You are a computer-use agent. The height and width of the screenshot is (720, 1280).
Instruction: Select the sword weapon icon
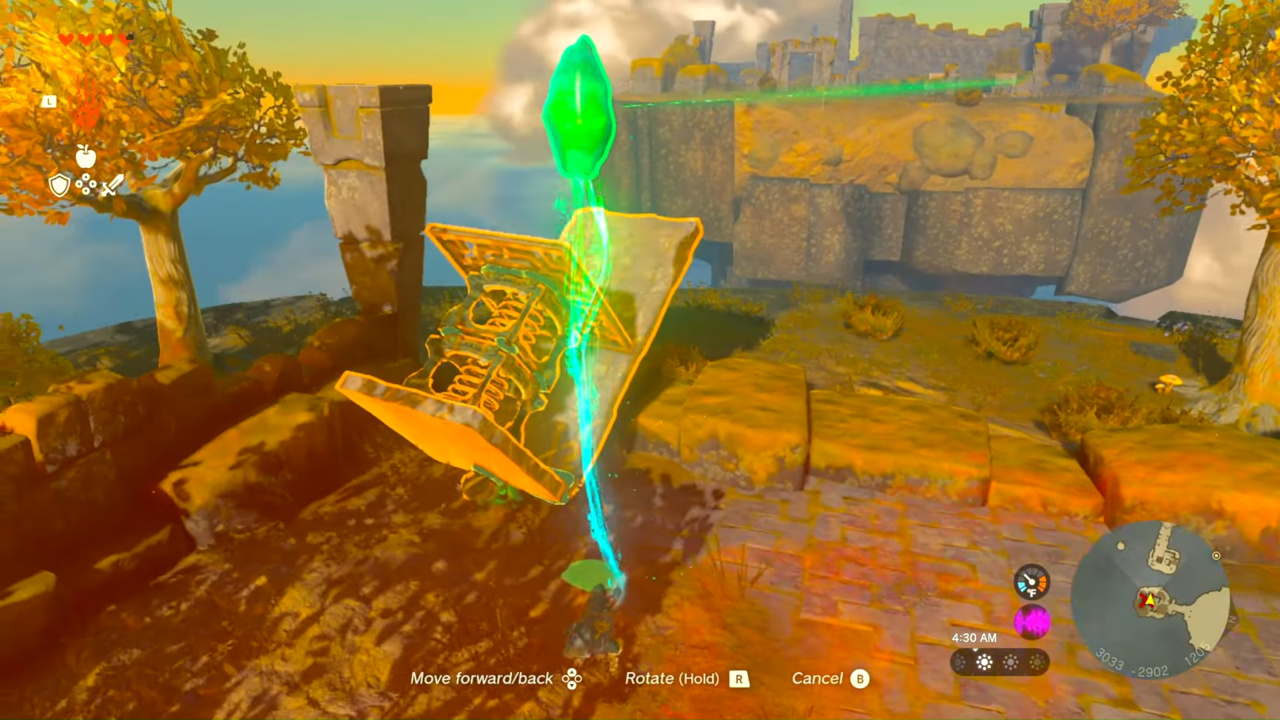point(110,184)
